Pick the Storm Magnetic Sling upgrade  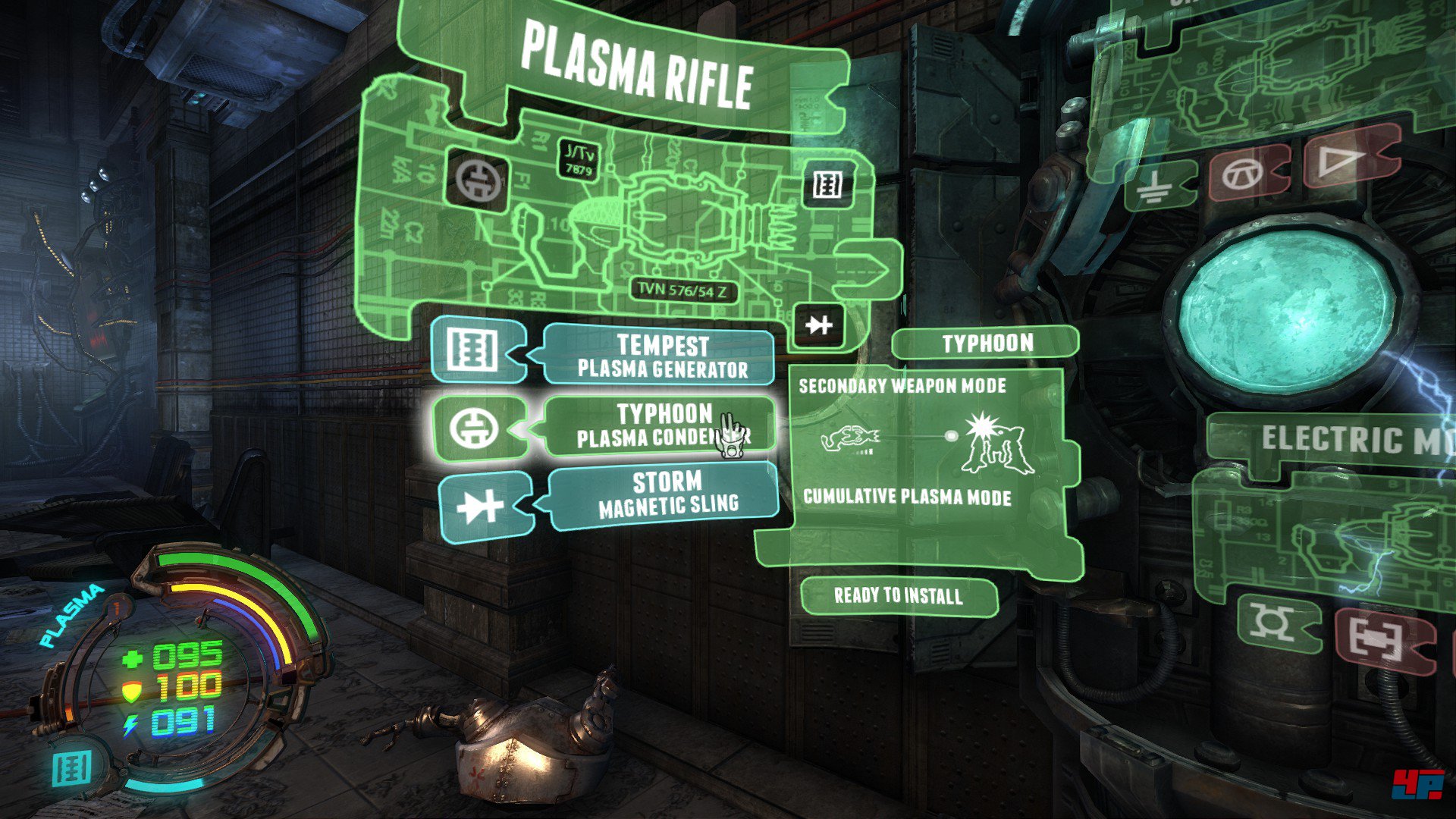point(666,494)
